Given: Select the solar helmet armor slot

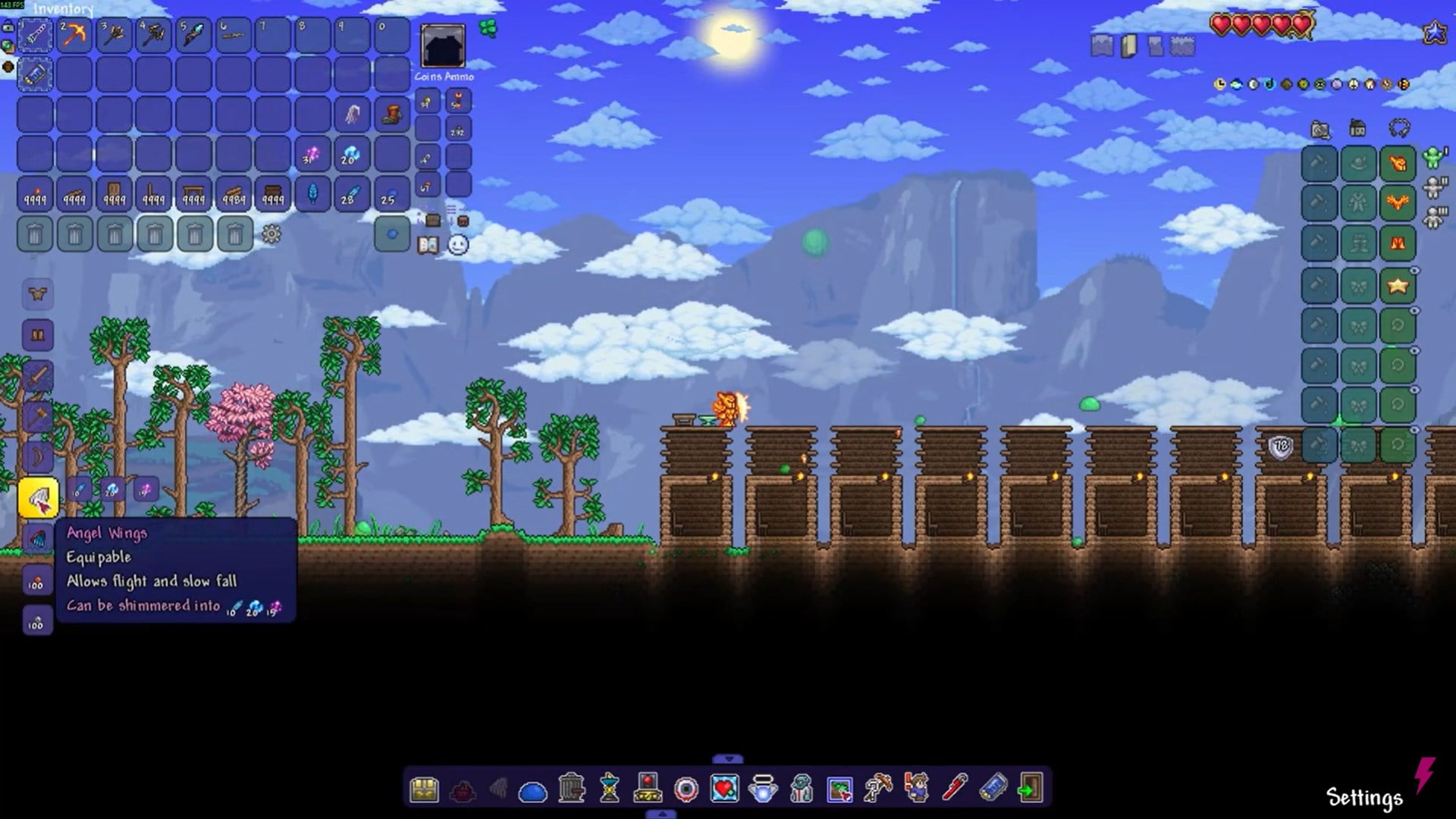Looking at the screenshot, I should [1398, 163].
